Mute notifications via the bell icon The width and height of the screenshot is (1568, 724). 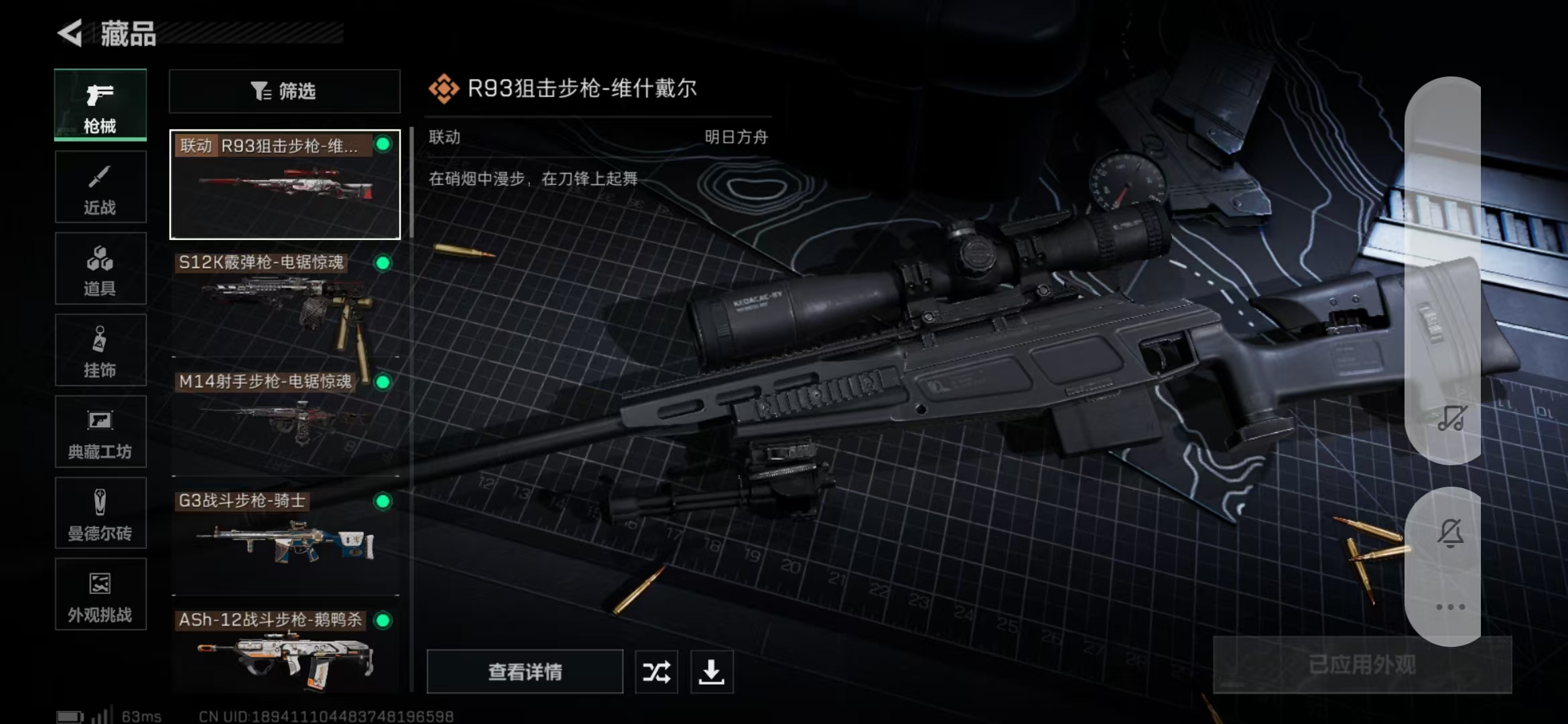point(1449,530)
